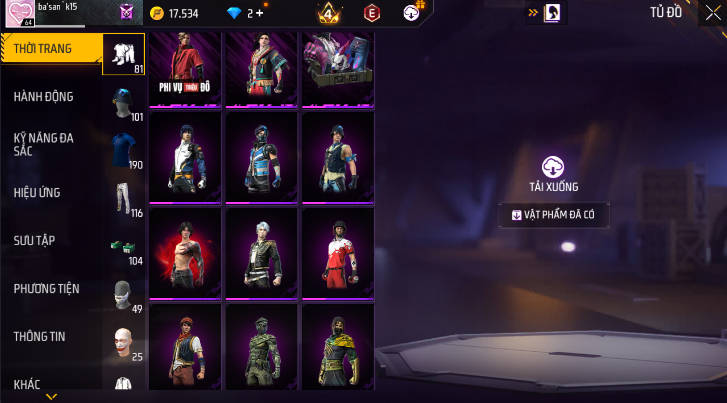Viewport: 727px width, 403px height.
Task: Choose the shirtless red-background outfit
Action: click(186, 253)
